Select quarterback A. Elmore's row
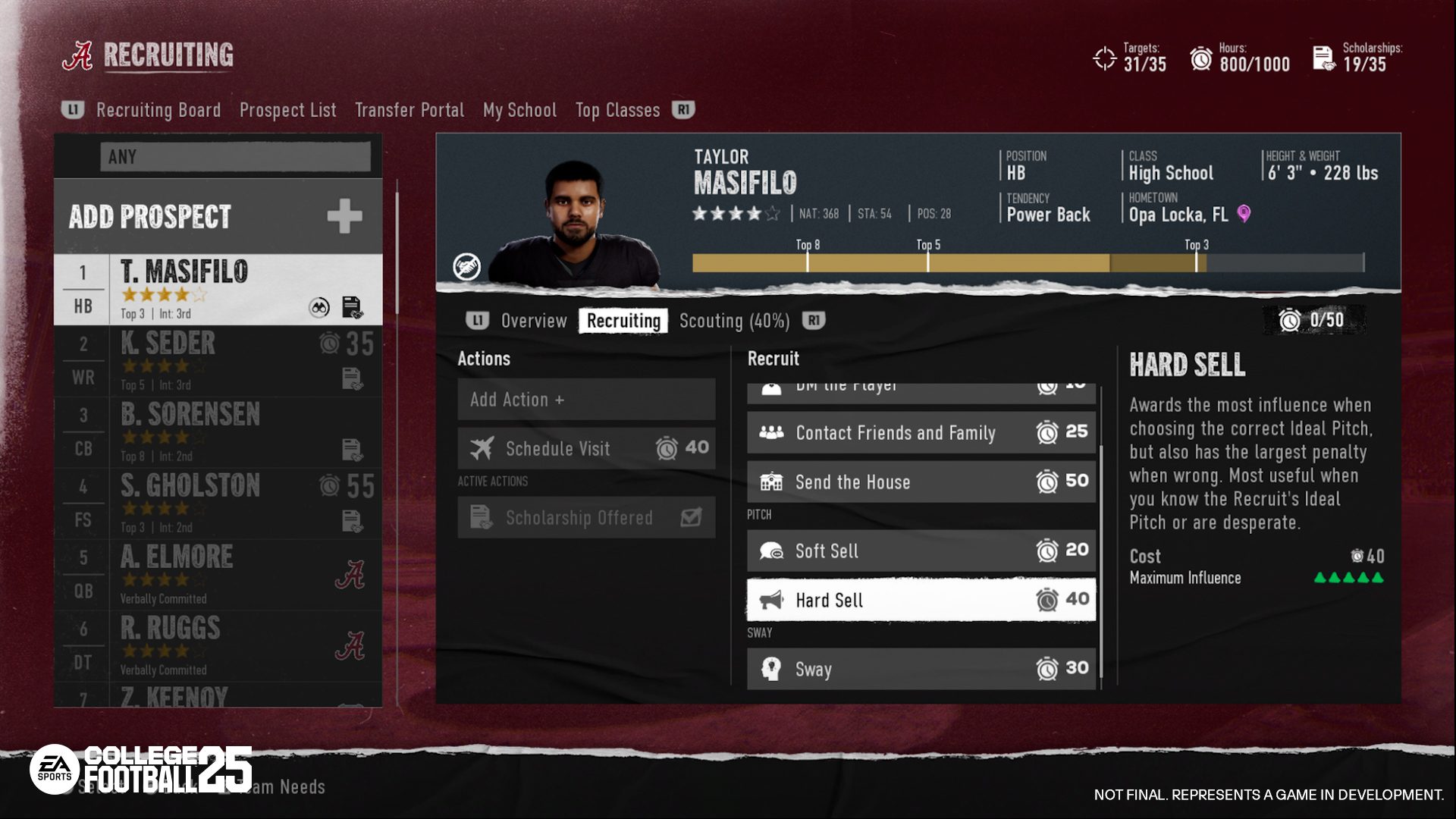The image size is (1456, 819). 218,575
